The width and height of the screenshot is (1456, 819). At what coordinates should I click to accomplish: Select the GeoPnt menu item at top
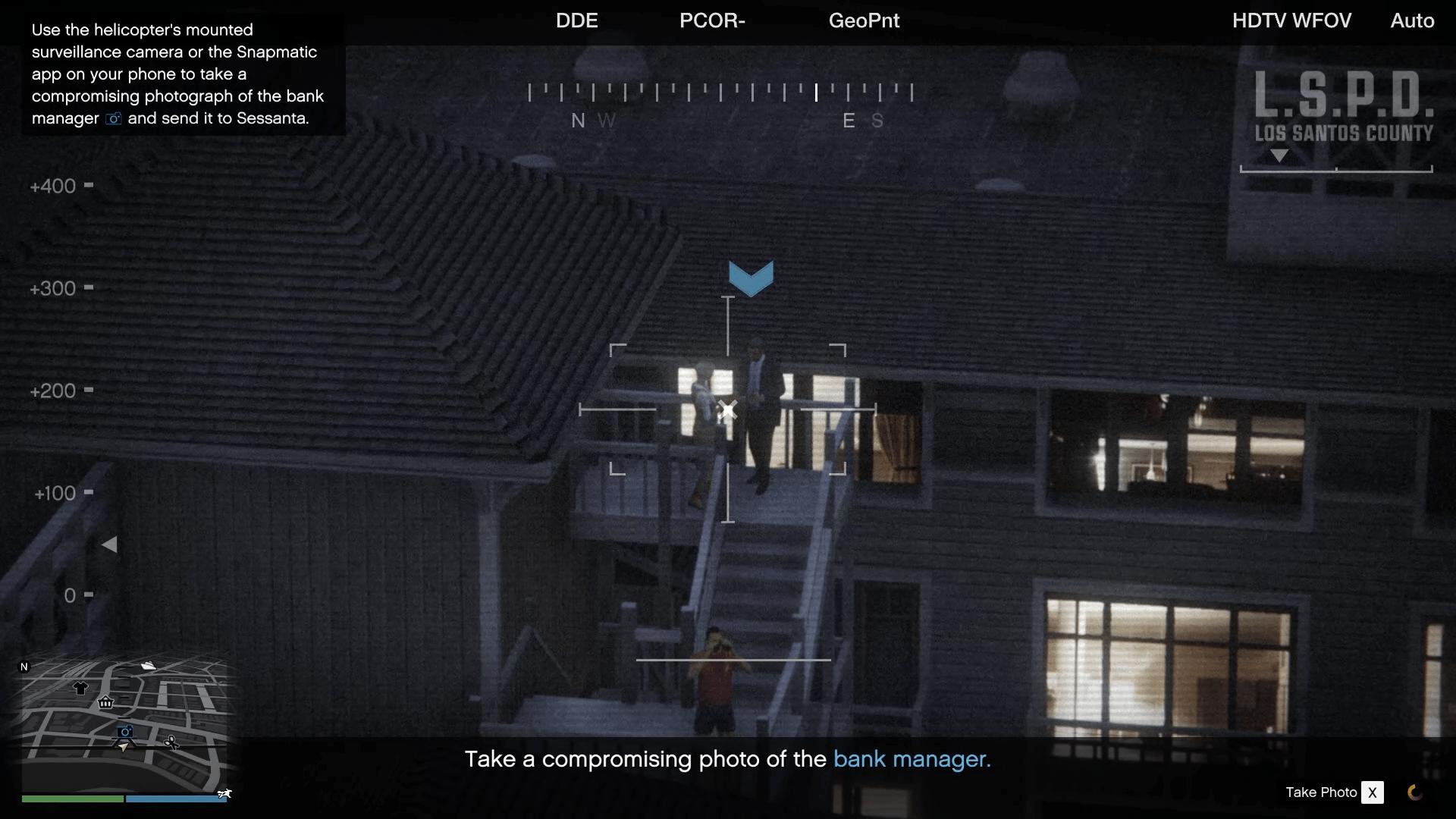(864, 20)
